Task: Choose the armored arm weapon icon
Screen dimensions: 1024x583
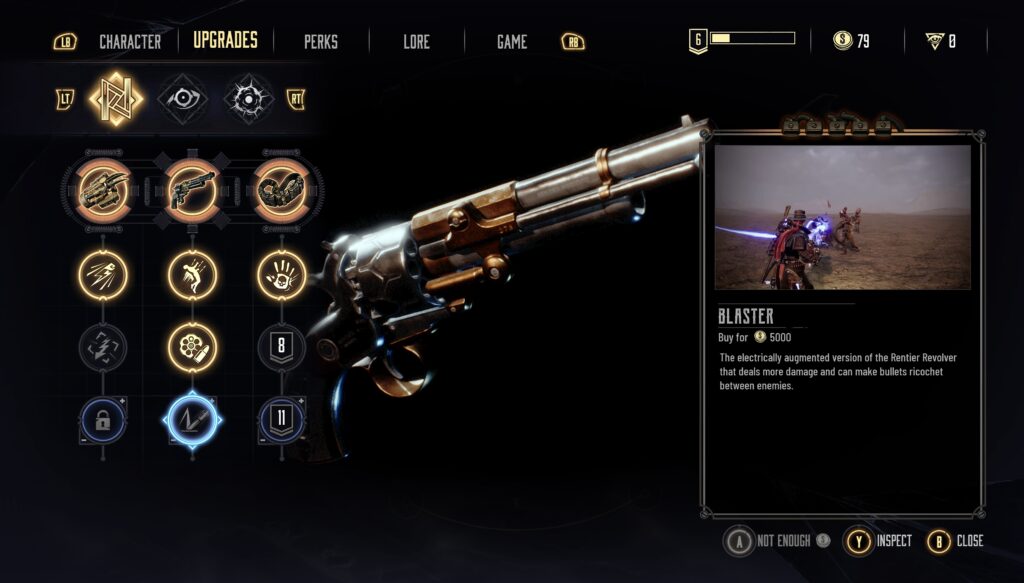Action: 281,188
